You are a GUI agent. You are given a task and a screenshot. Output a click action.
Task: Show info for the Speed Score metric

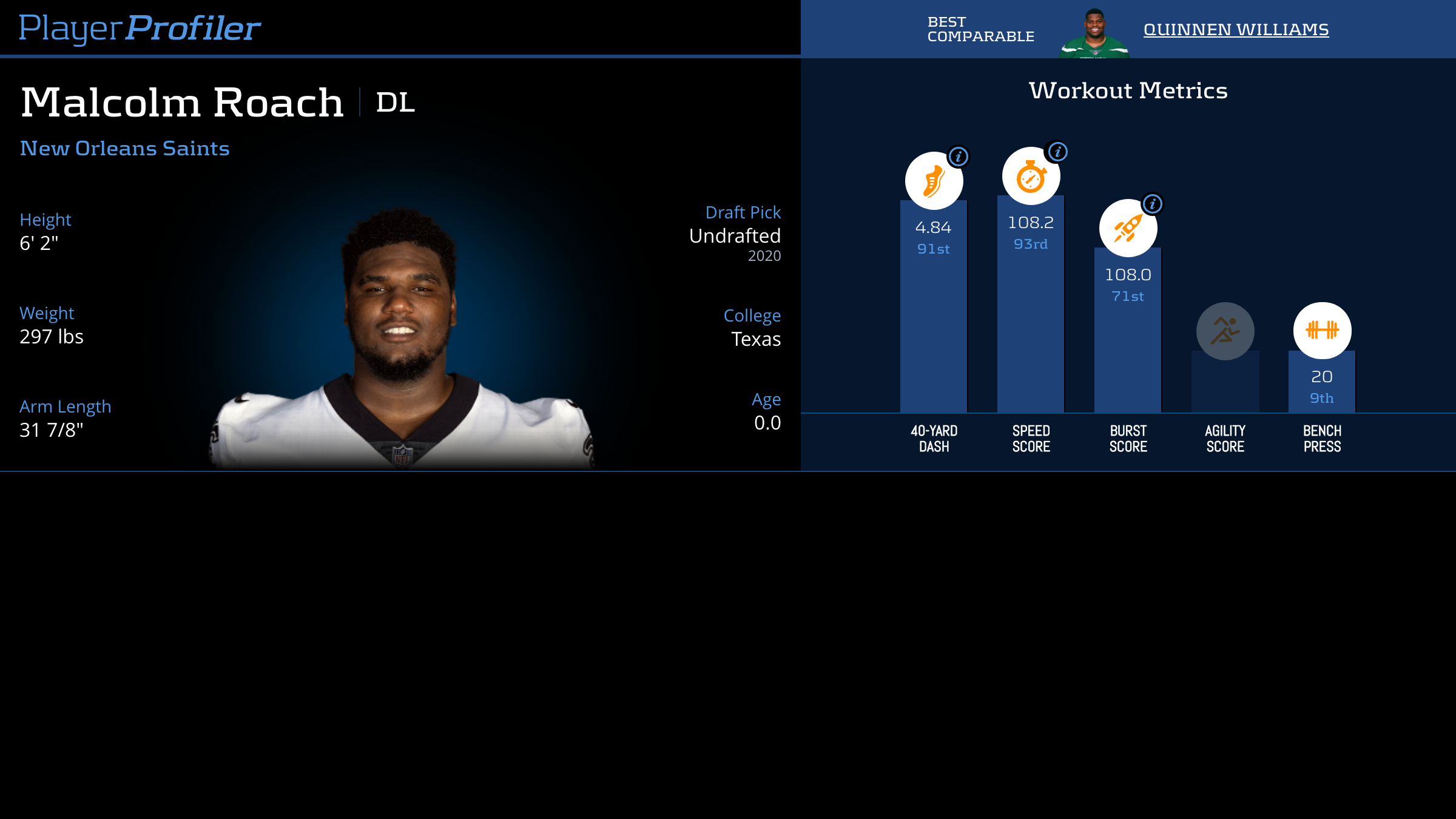tap(1057, 152)
